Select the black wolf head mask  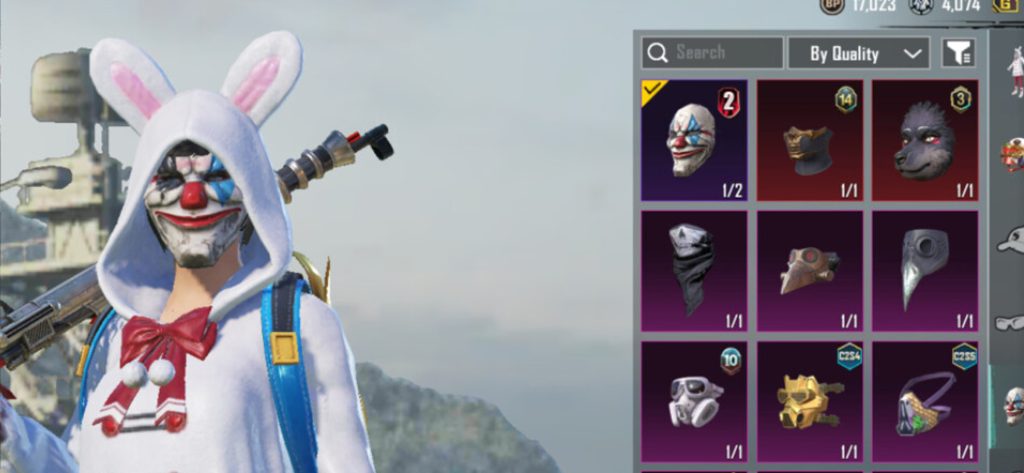coord(924,140)
